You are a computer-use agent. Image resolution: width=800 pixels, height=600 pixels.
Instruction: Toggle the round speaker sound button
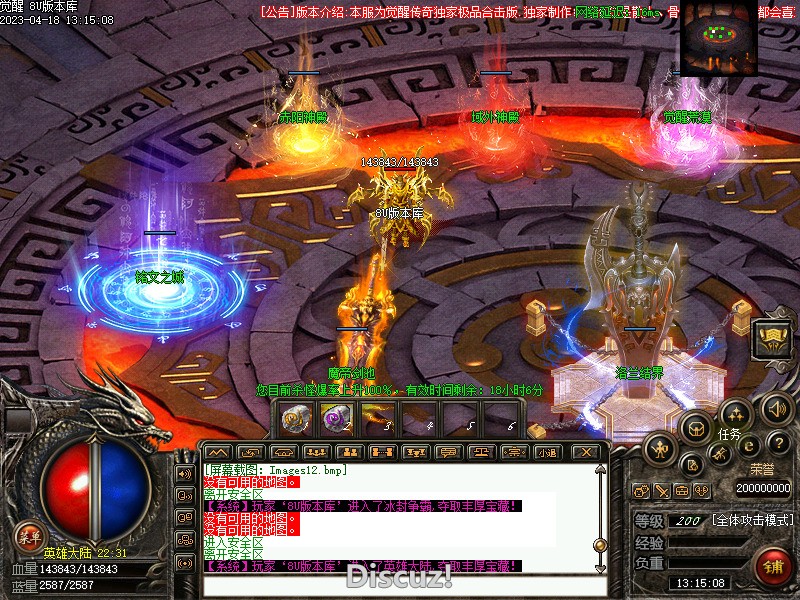click(x=777, y=407)
